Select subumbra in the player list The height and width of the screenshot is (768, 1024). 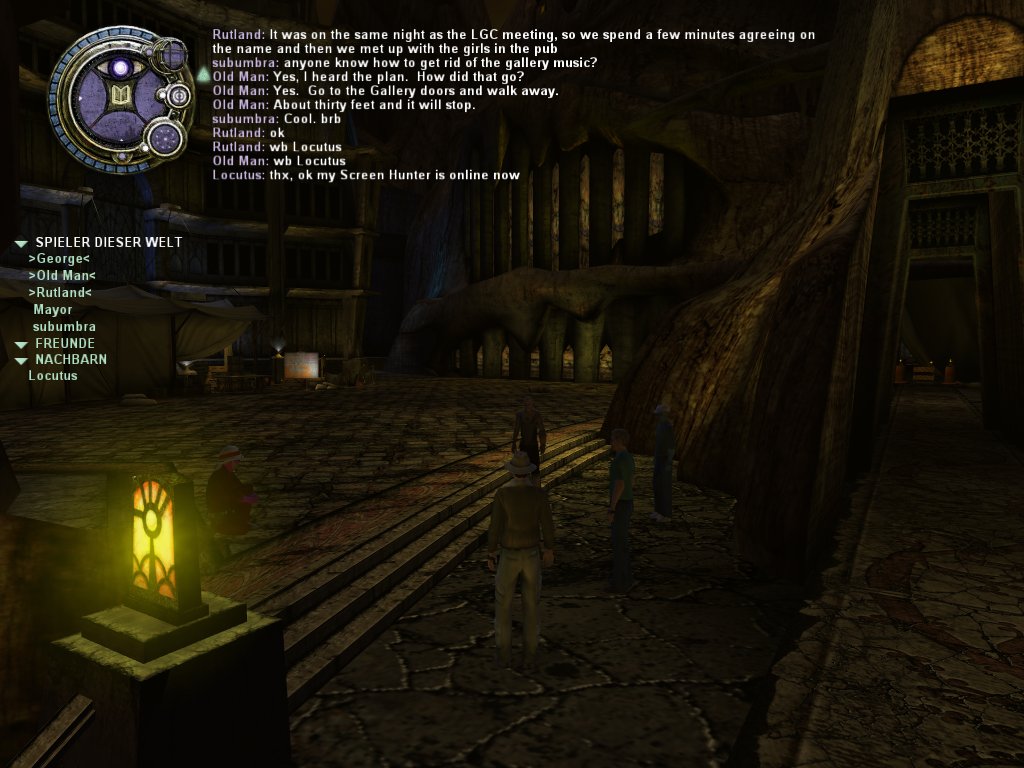point(64,327)
